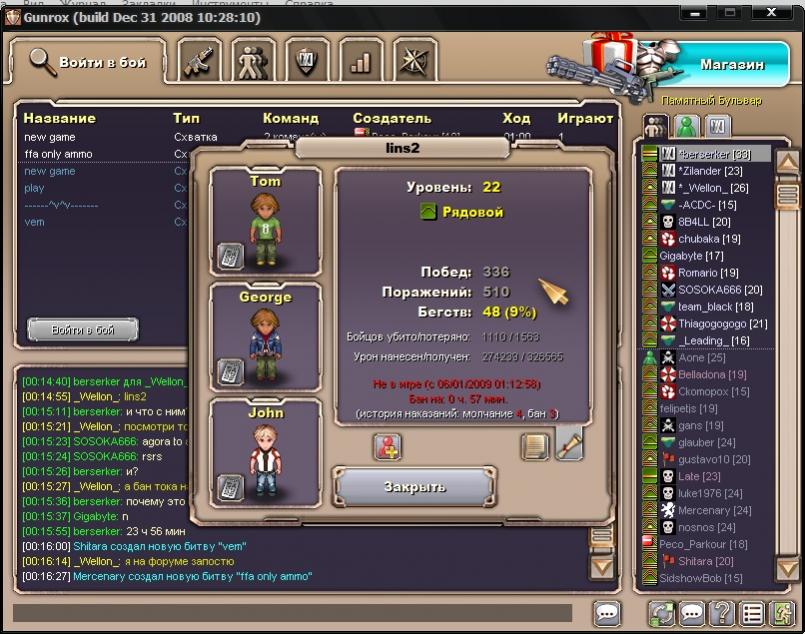Select player Zilander in the player list
805x634 pixels.
coord(710,171)
